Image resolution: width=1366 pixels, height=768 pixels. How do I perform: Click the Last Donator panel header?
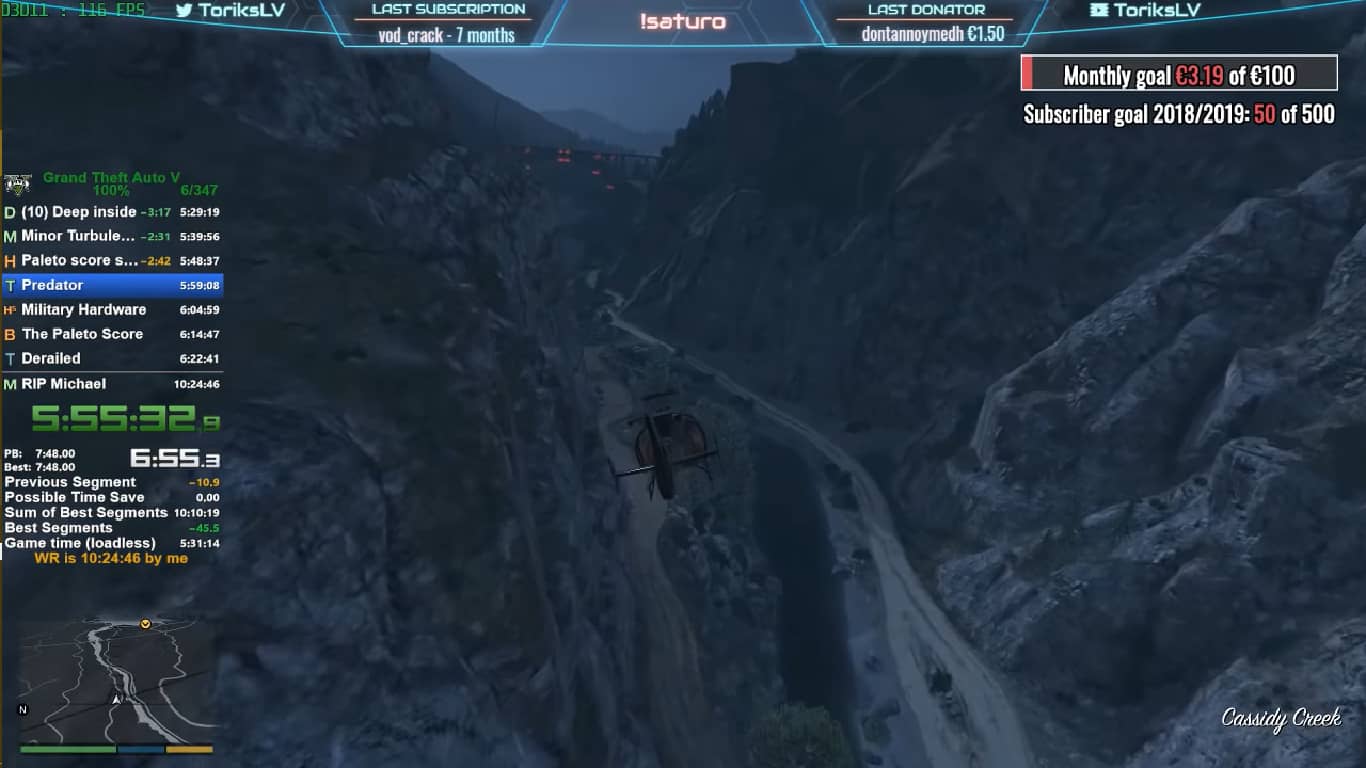[x=928, y=10]
